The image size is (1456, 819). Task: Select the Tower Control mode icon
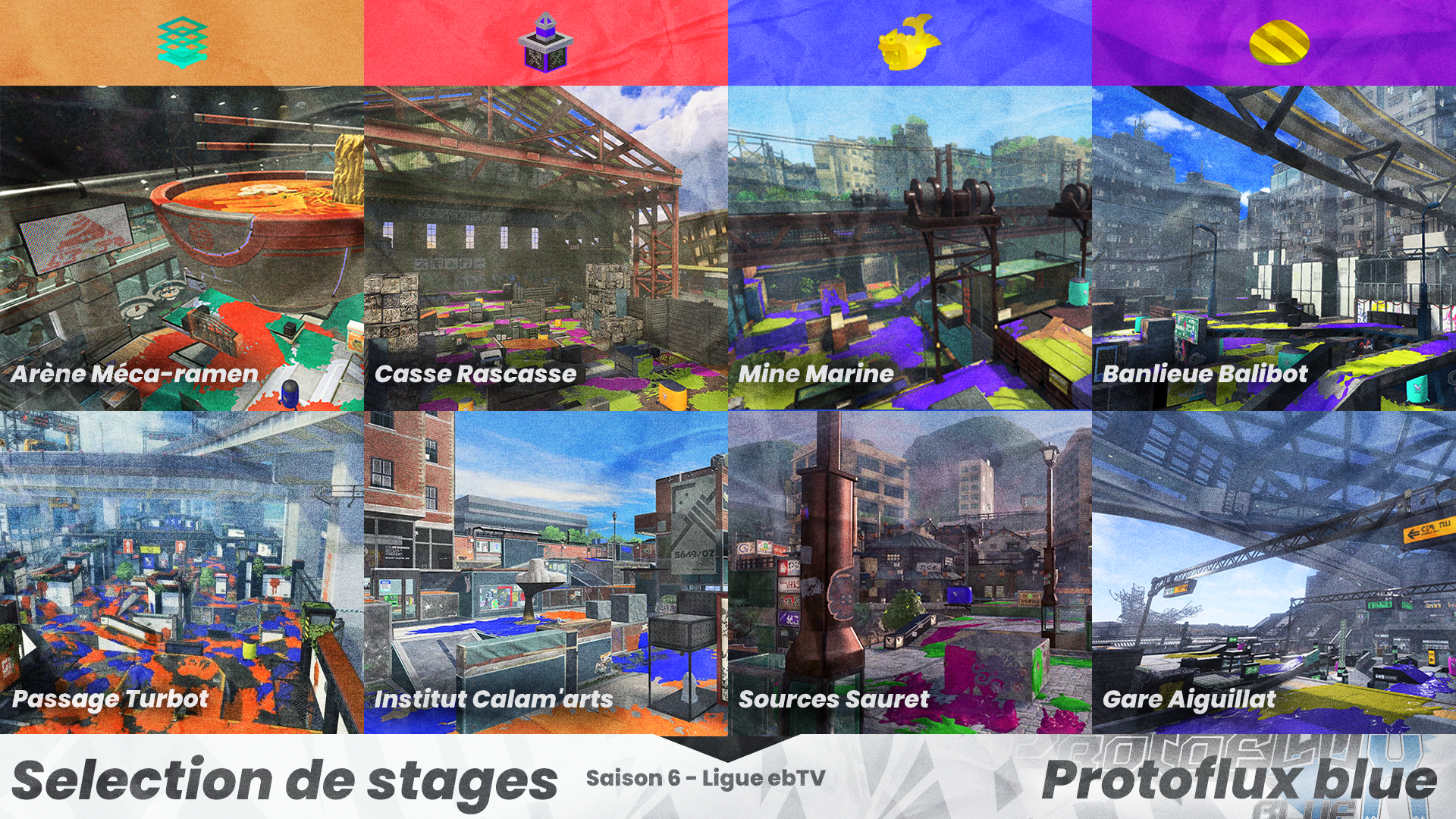[545, 43]
